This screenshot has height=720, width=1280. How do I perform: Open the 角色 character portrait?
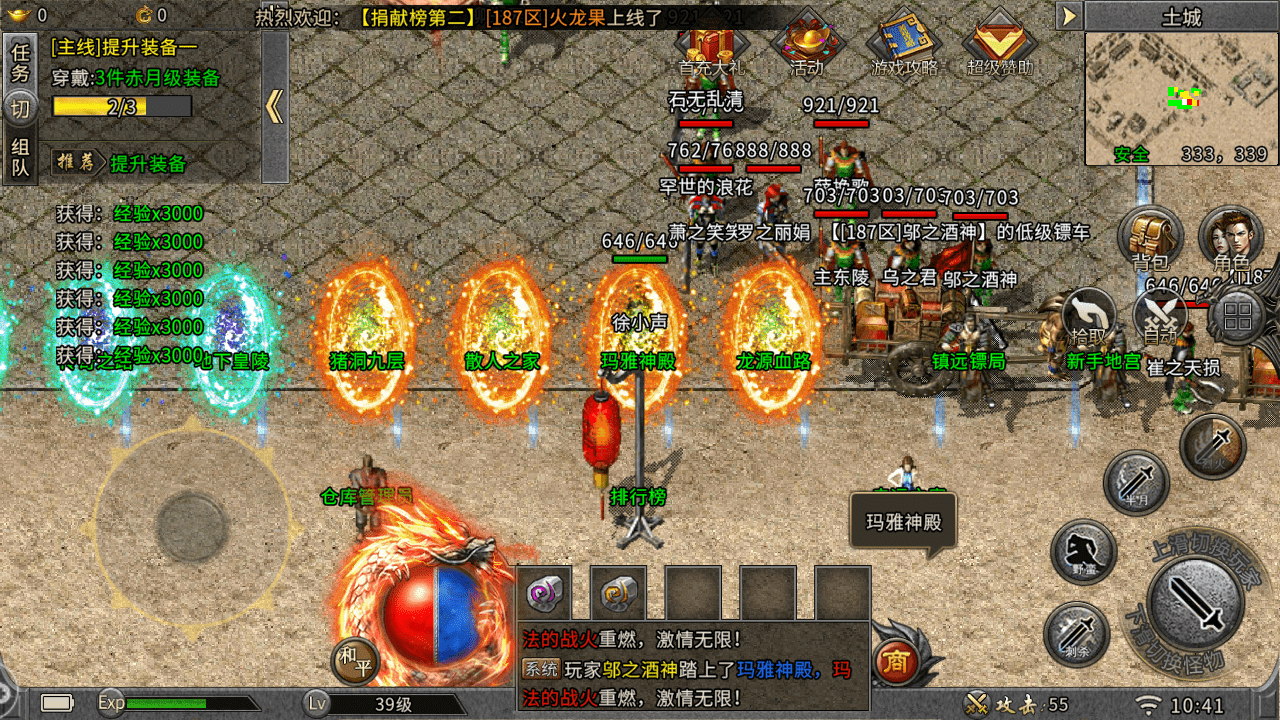click(1231, 236)
